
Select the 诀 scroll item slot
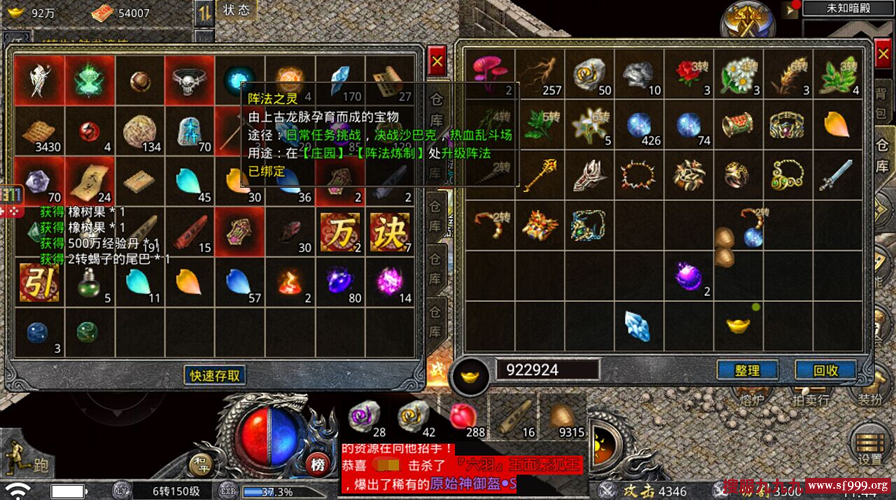coord(389,232)
